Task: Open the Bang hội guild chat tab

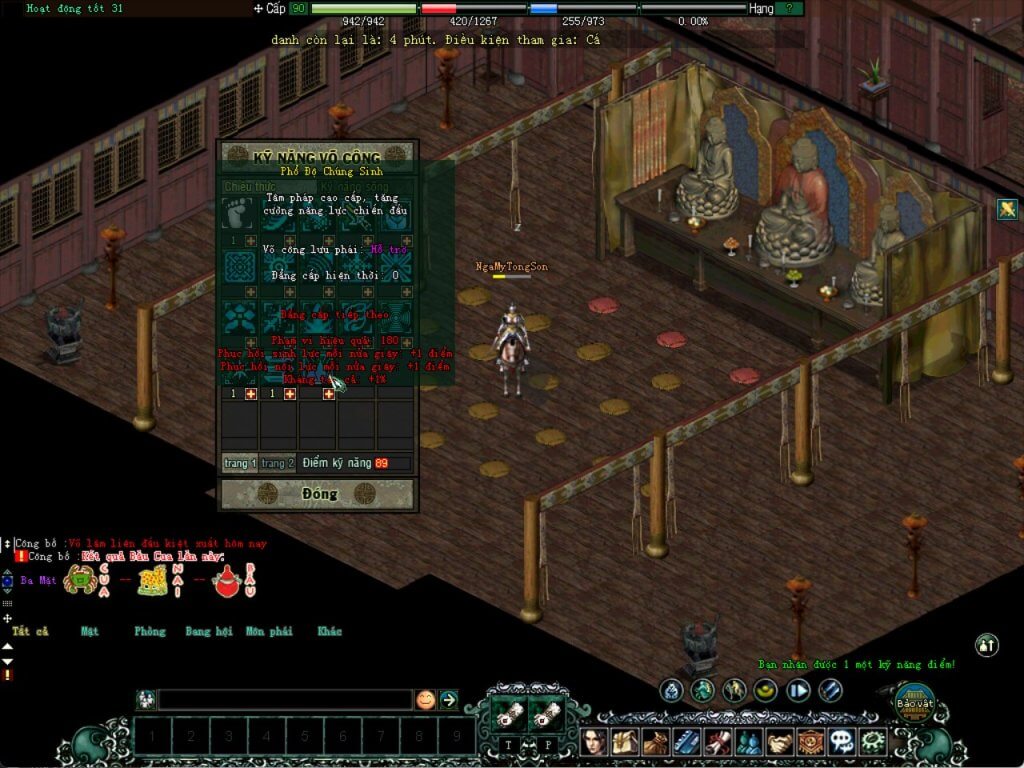Action: [x=209, y=631]
